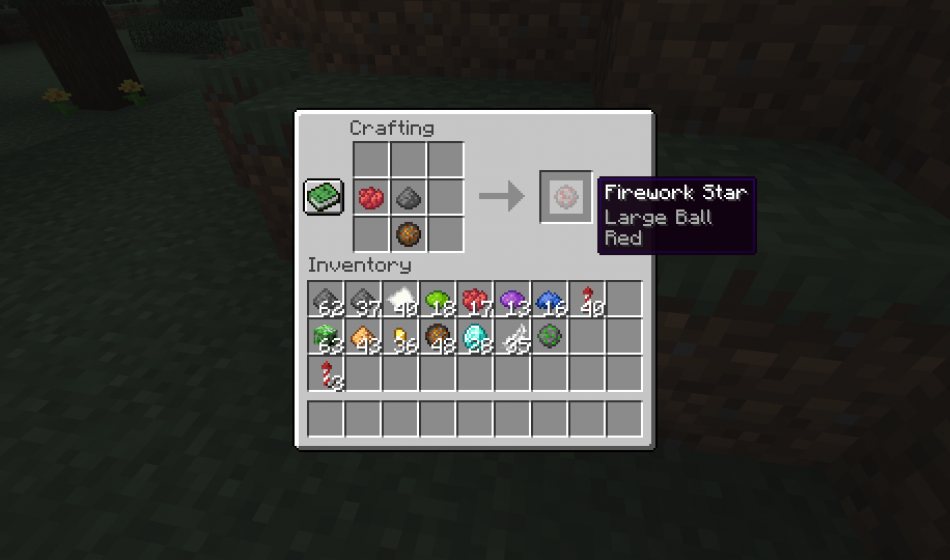Pick up the orange glowstone dust stack
This screenshot has width=950, height=560.
click(362, 337)
